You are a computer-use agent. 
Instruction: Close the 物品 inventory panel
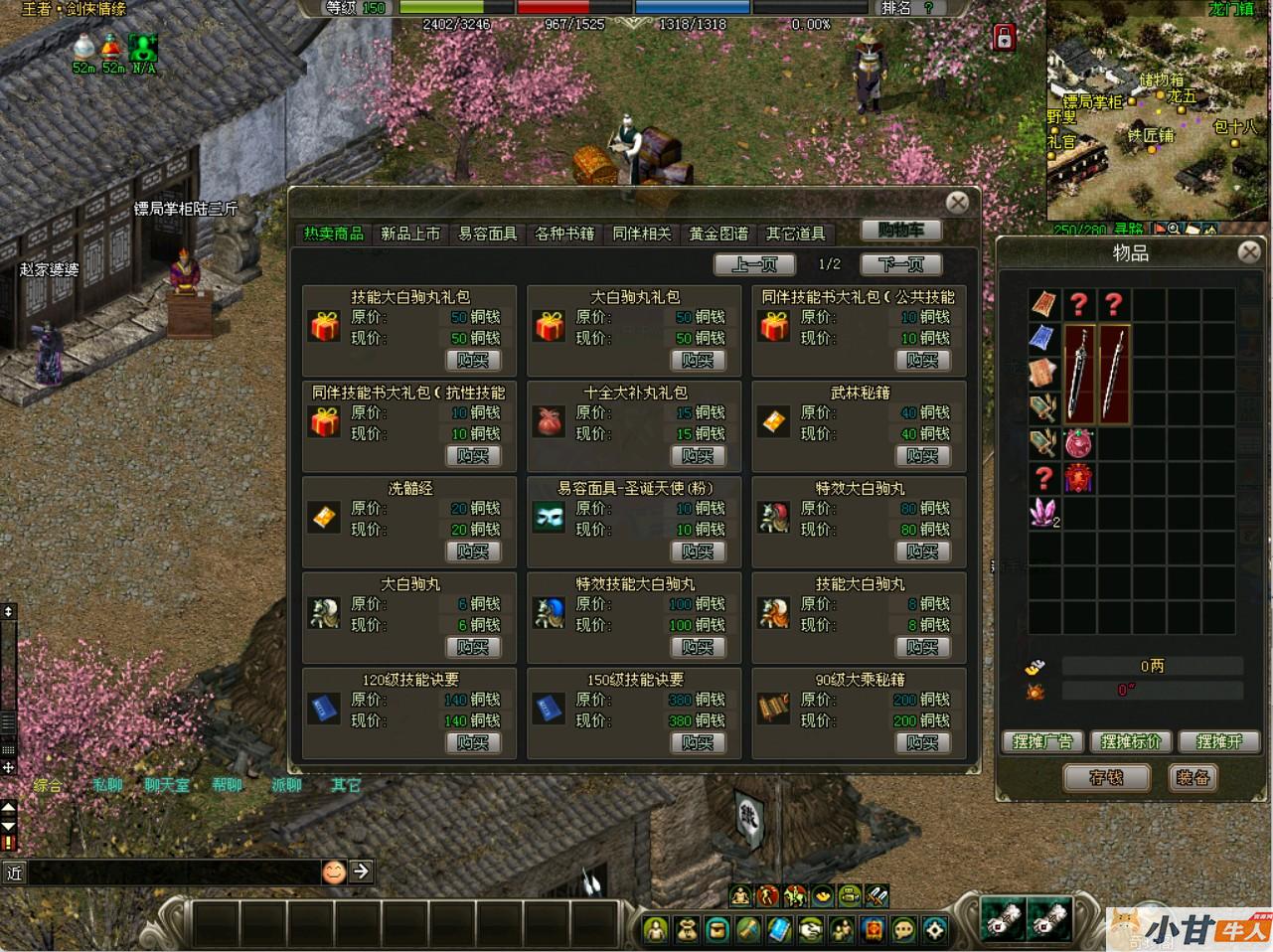point(1249,252)
